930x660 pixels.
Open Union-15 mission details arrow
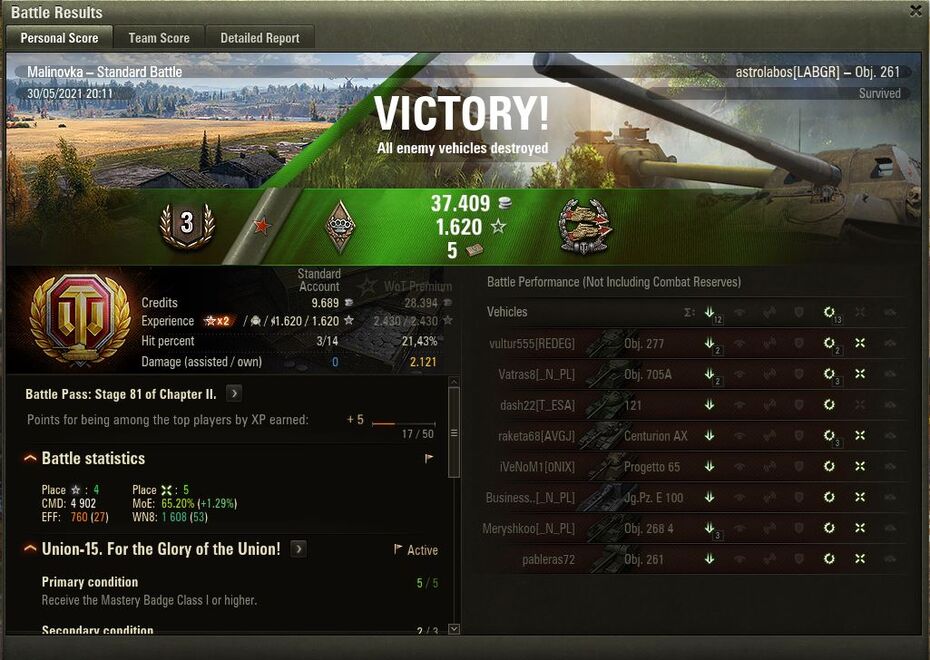298,549
